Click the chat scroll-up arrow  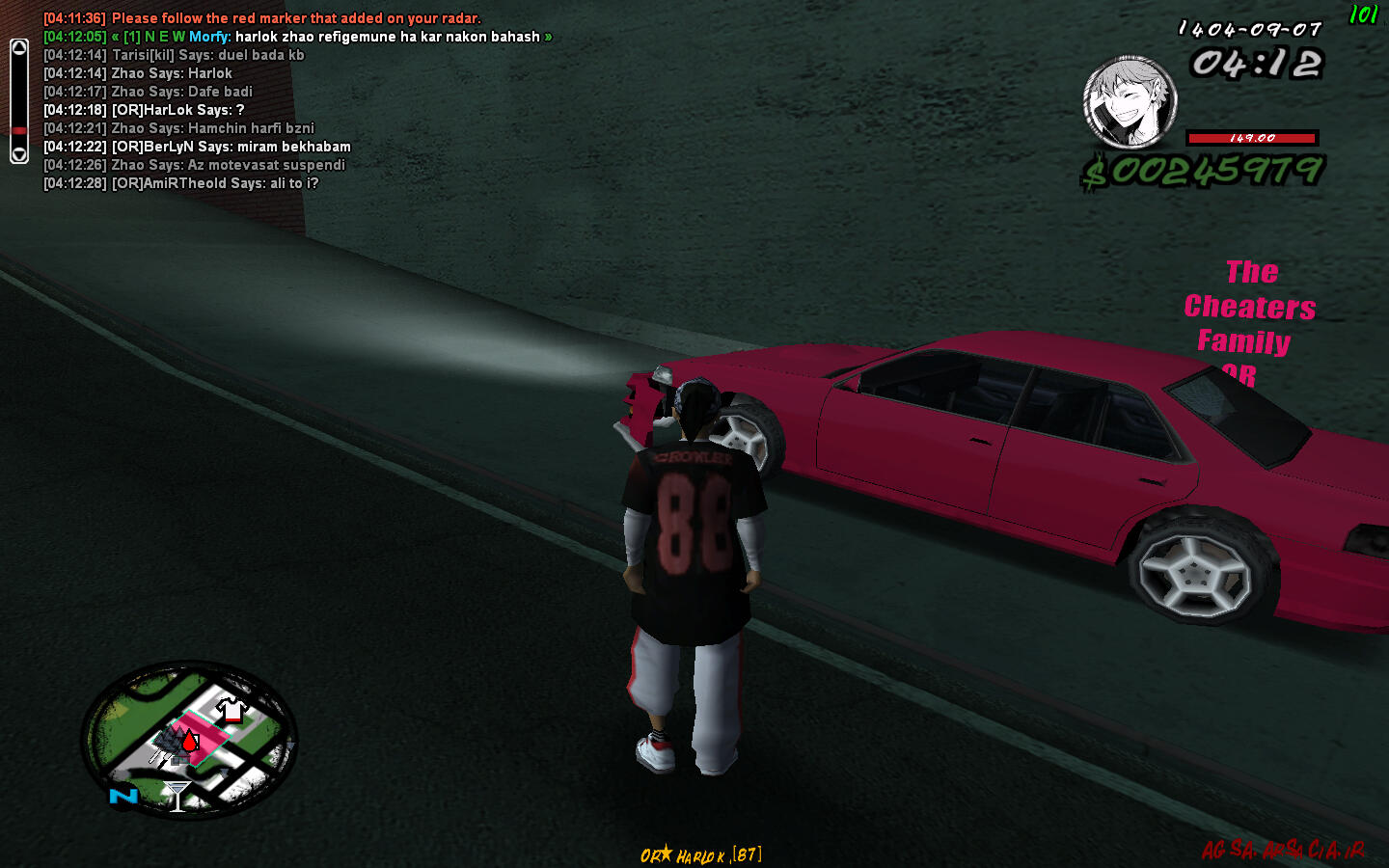click(18, 47)
